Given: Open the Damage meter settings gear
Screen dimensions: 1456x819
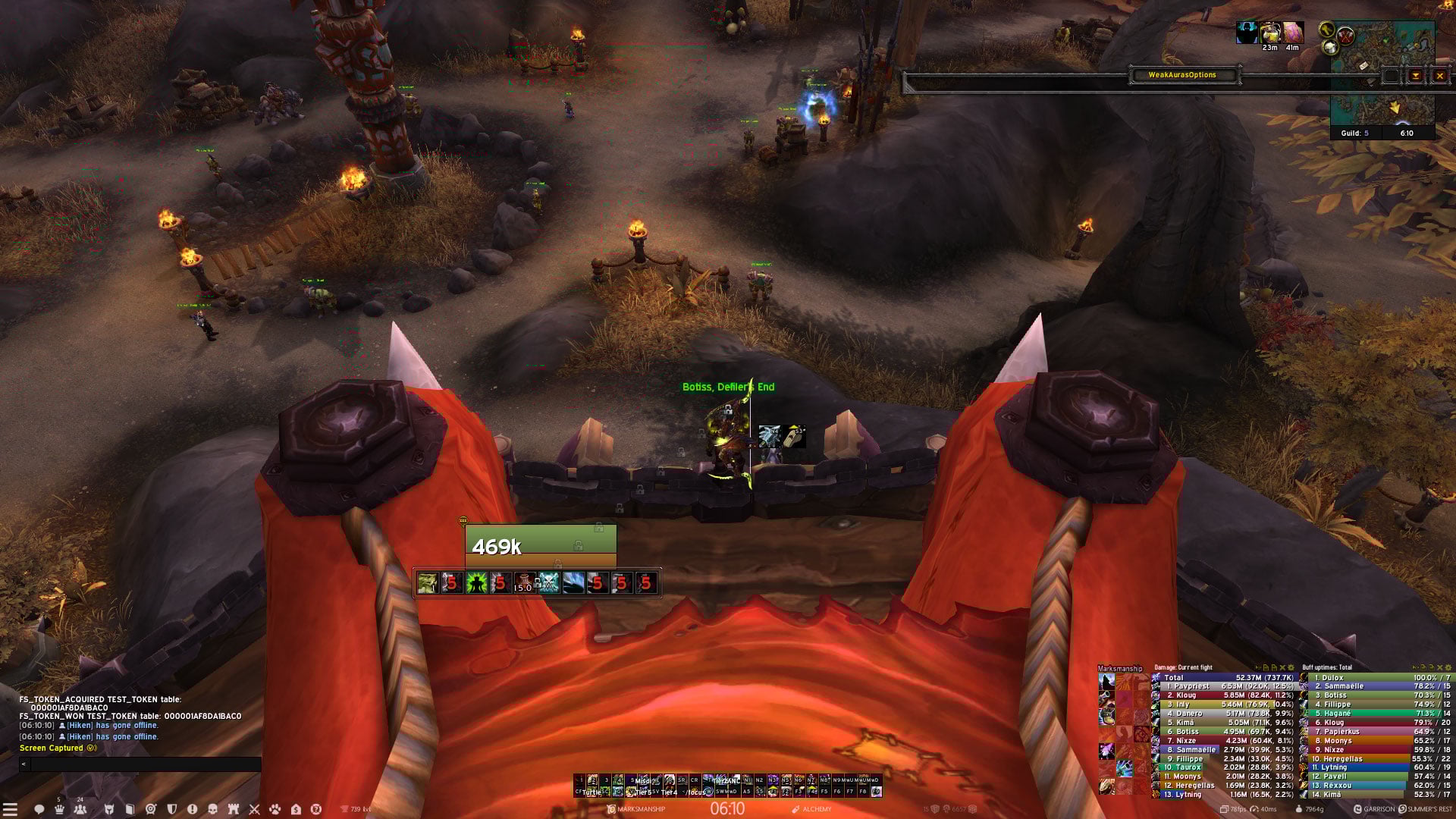Looking at the screenshot, I should click(1291, 668).
